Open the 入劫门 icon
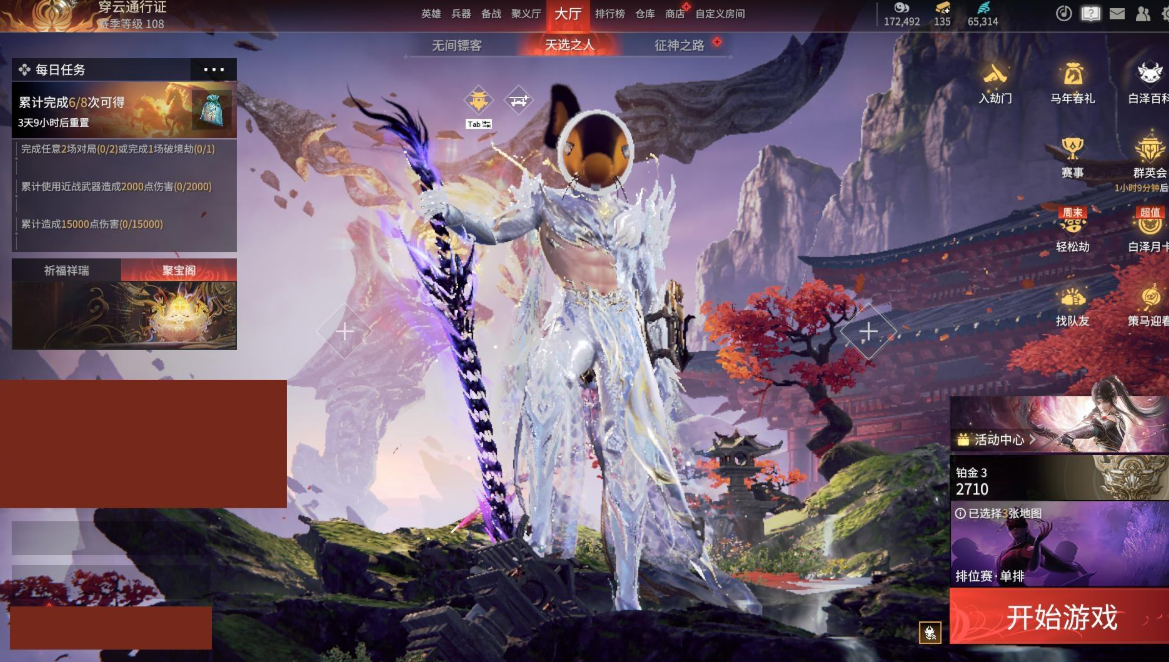 point(995,82)
